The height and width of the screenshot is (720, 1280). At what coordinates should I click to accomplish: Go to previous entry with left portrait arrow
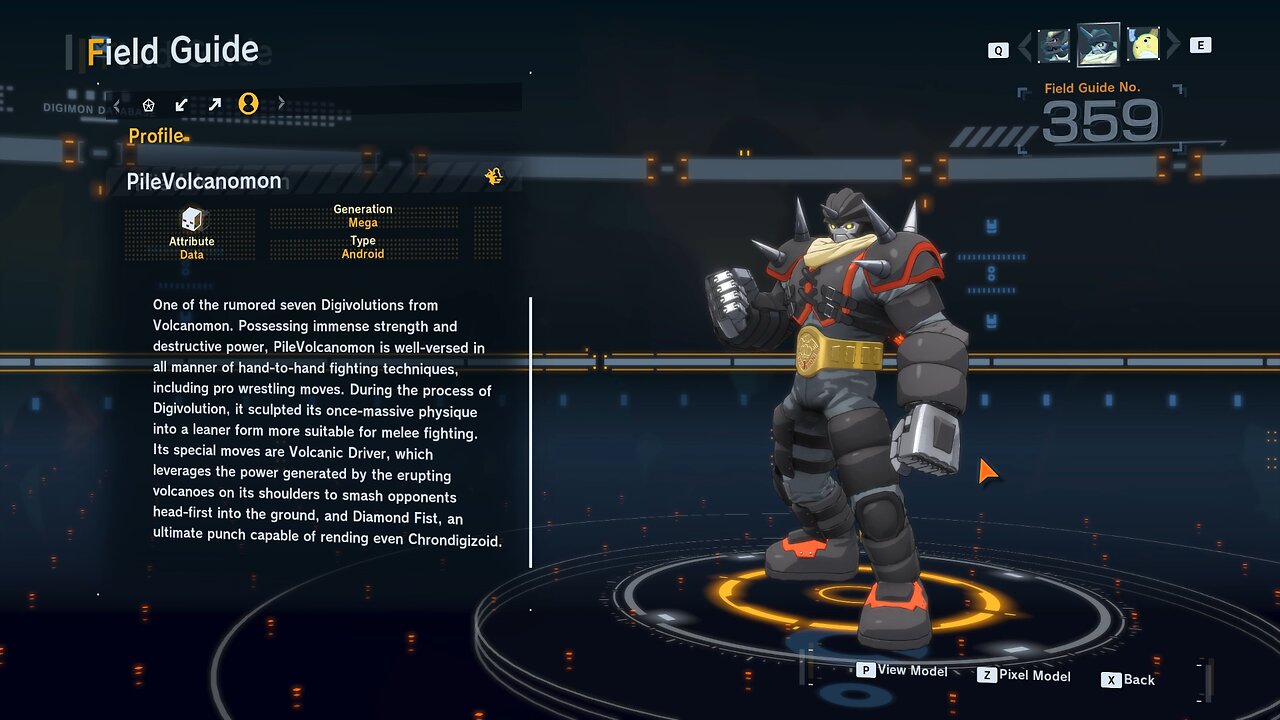click(1025, 46)
